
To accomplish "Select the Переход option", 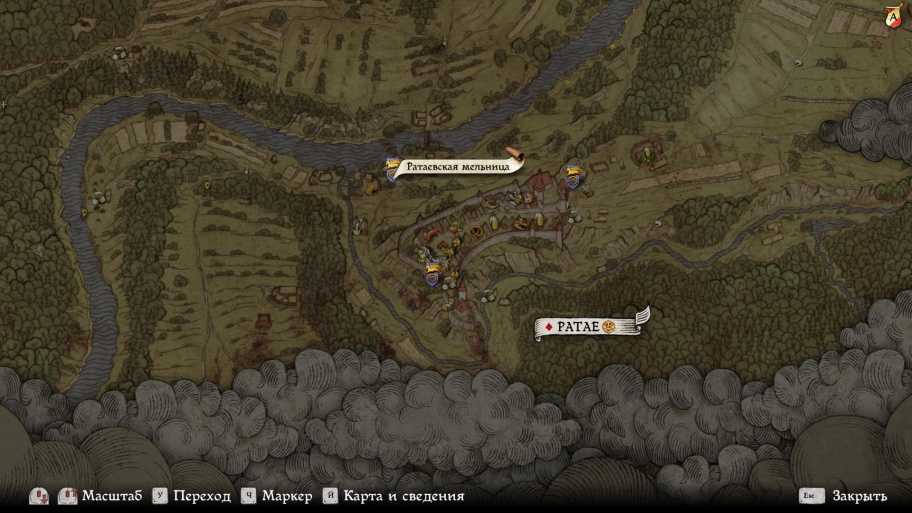I will (x=201, y=496).
